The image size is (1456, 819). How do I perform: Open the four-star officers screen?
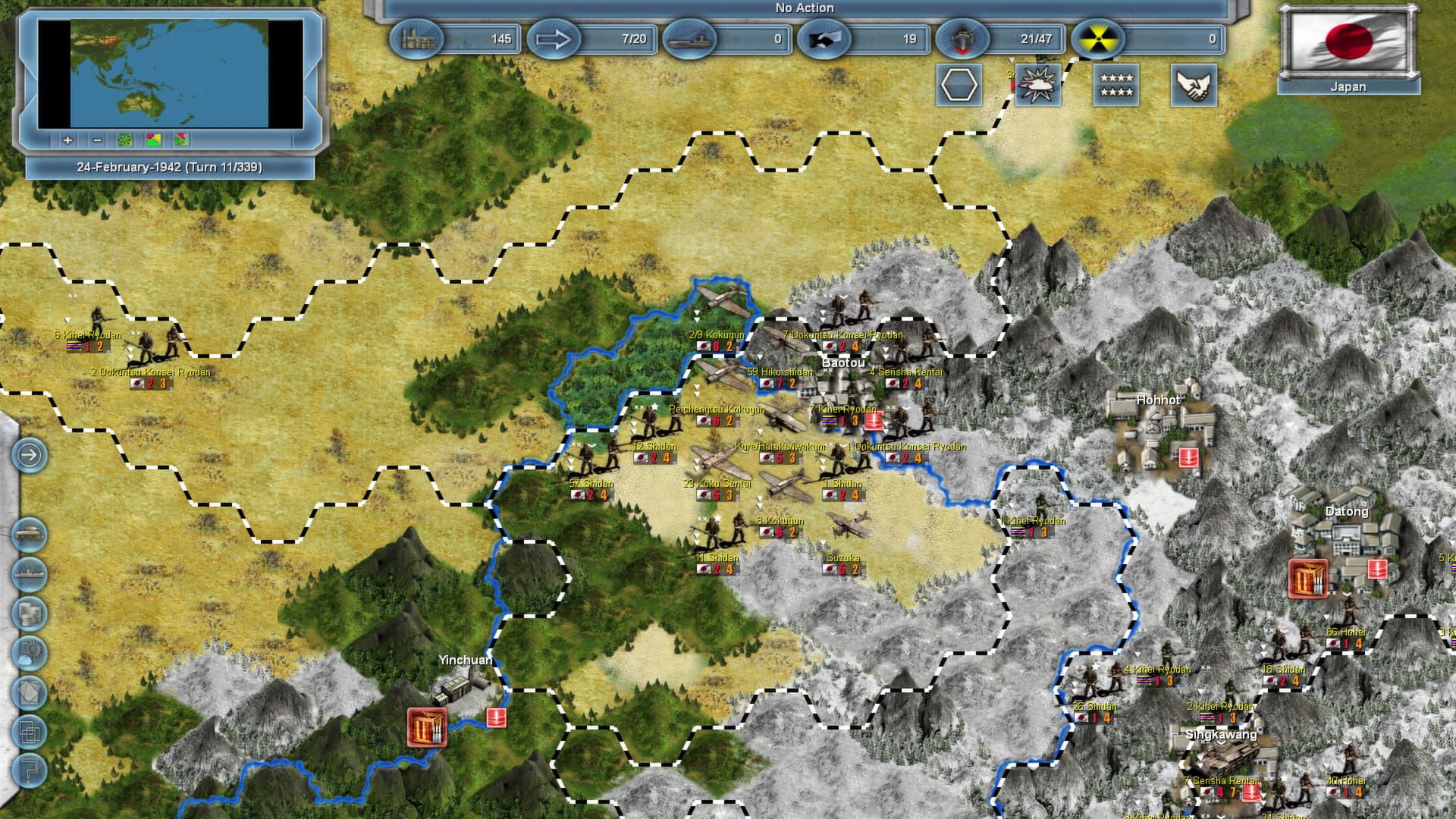pos(1115,84)
